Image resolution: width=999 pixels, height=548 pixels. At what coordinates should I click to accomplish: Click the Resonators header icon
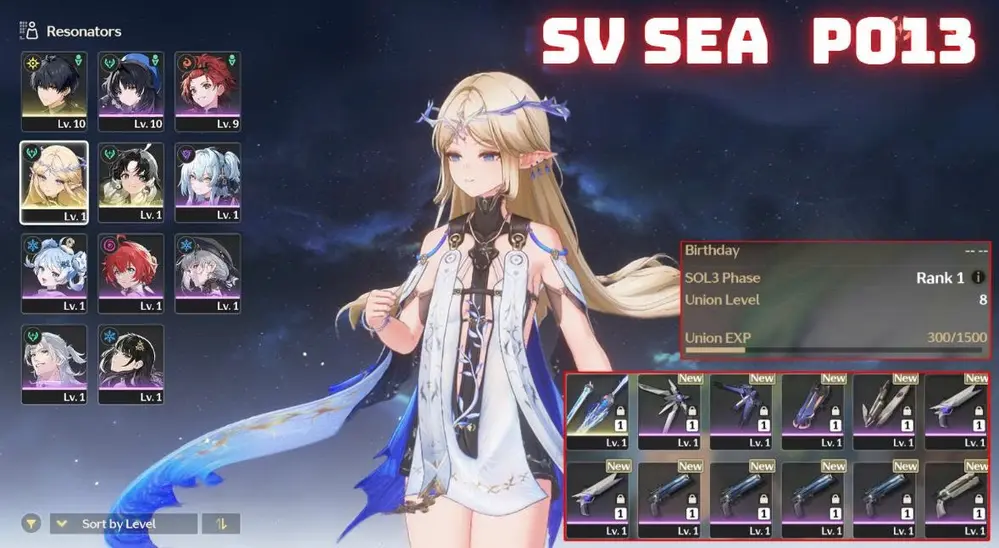click(x=29, y=31)
